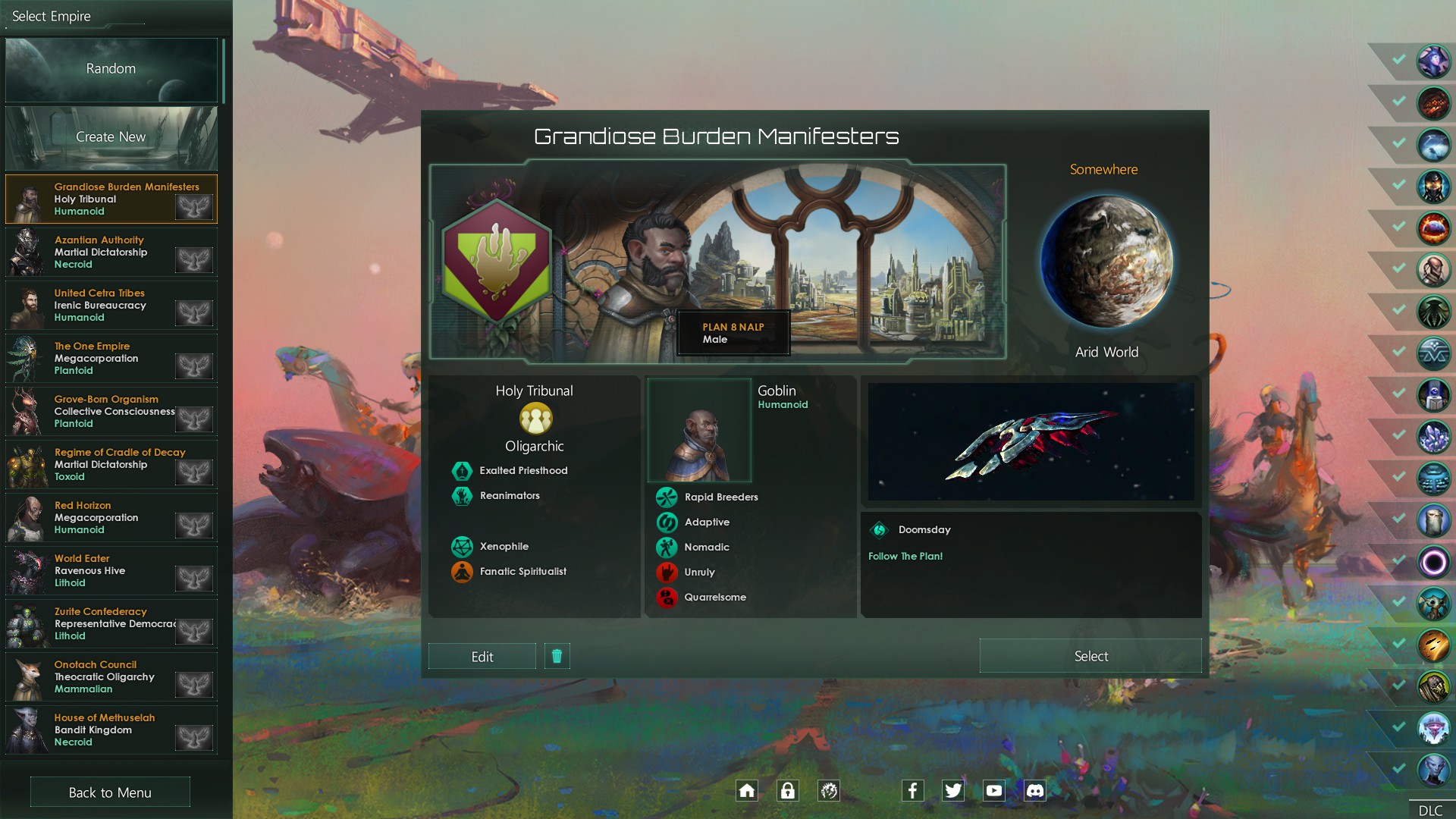Select the Azantian Authority empire
The image size is (1456, 819).
tap(111, 253)
